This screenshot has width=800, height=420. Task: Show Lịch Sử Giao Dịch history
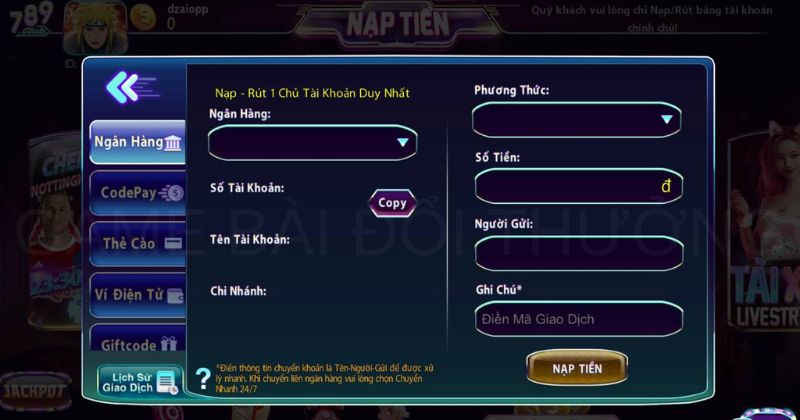(x=140, y=380)
